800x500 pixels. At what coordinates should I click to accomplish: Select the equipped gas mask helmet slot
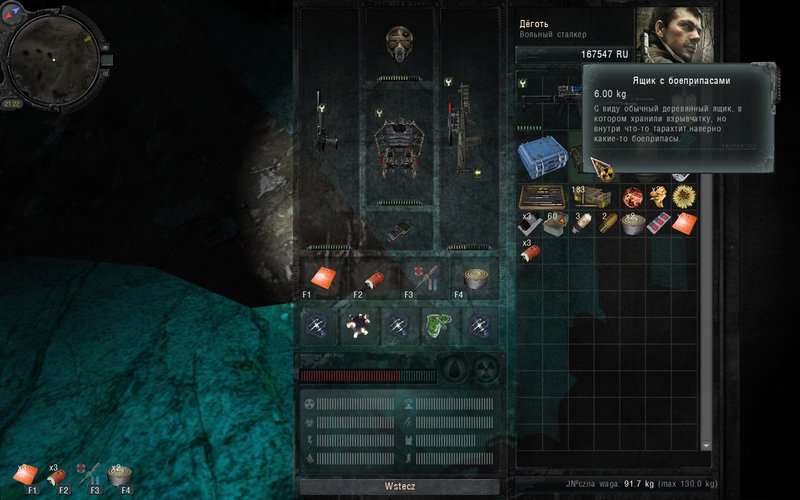[x=399, y=43]
